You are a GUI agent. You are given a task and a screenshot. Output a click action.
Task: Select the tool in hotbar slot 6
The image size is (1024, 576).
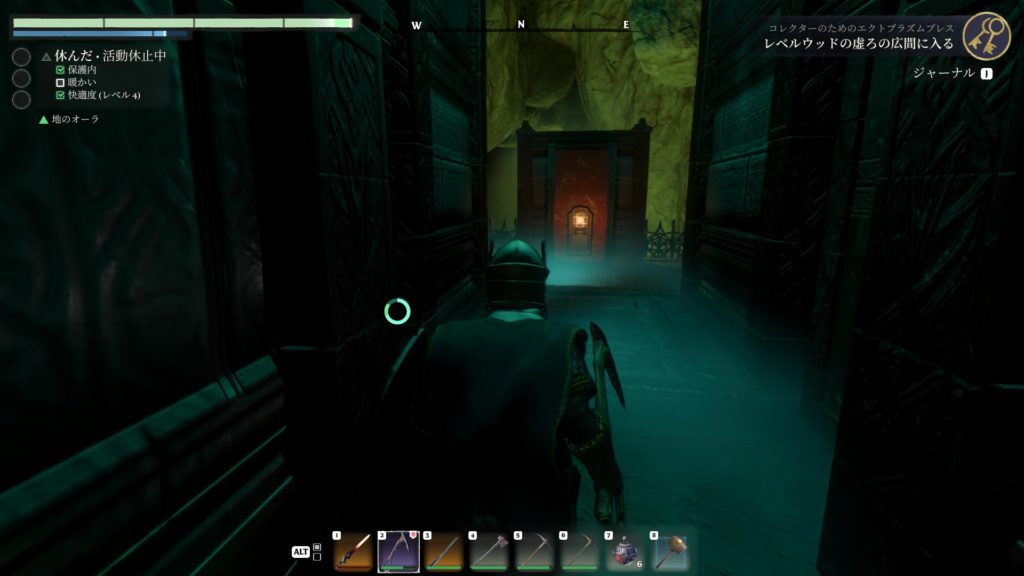578,551
